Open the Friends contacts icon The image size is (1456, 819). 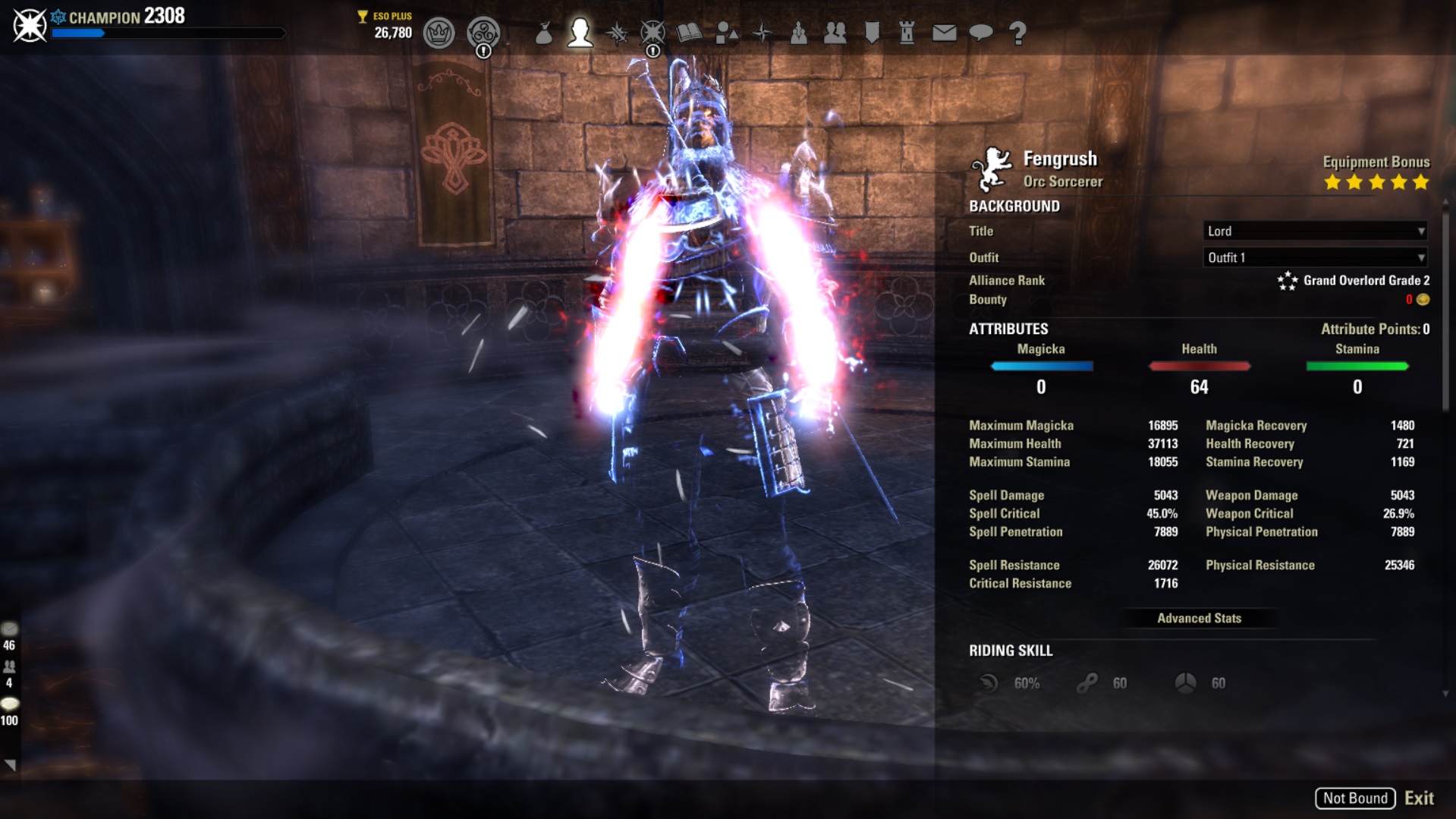[835, 33]
